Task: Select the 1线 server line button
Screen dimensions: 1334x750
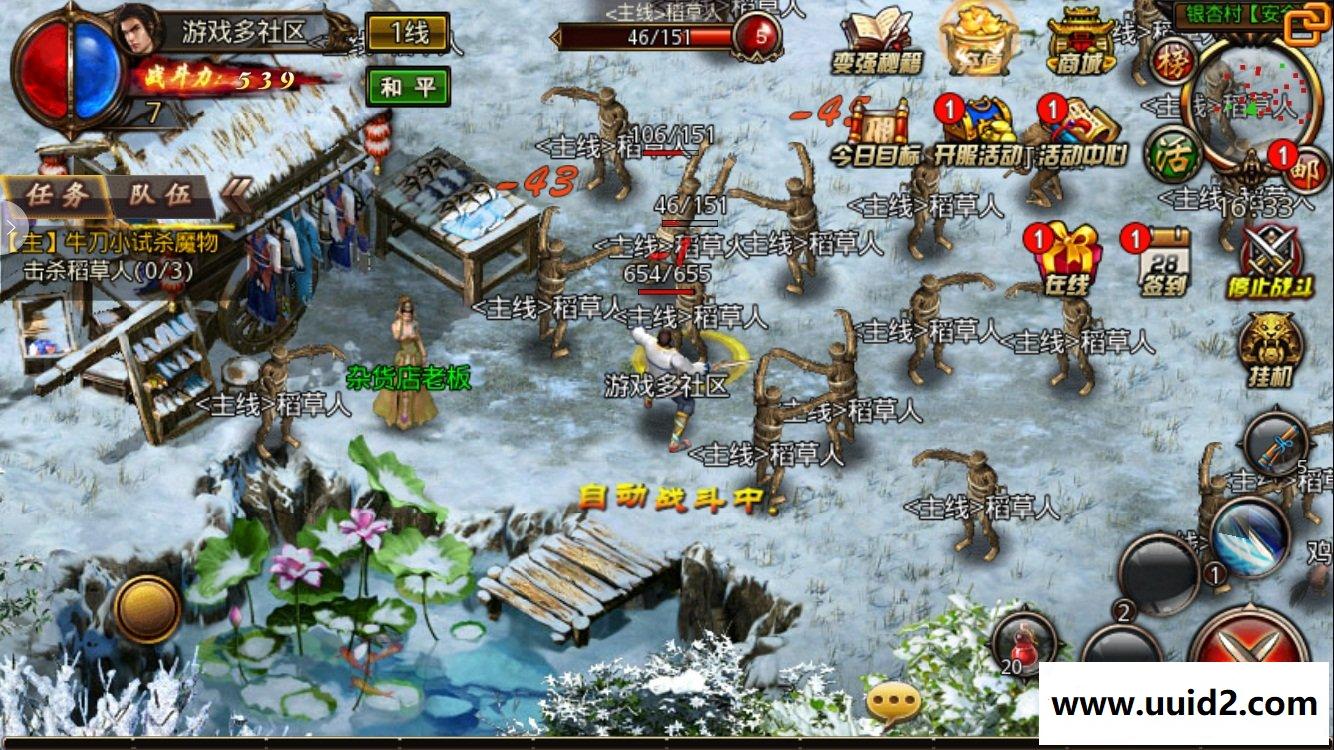Action: (x=408, y=33)
